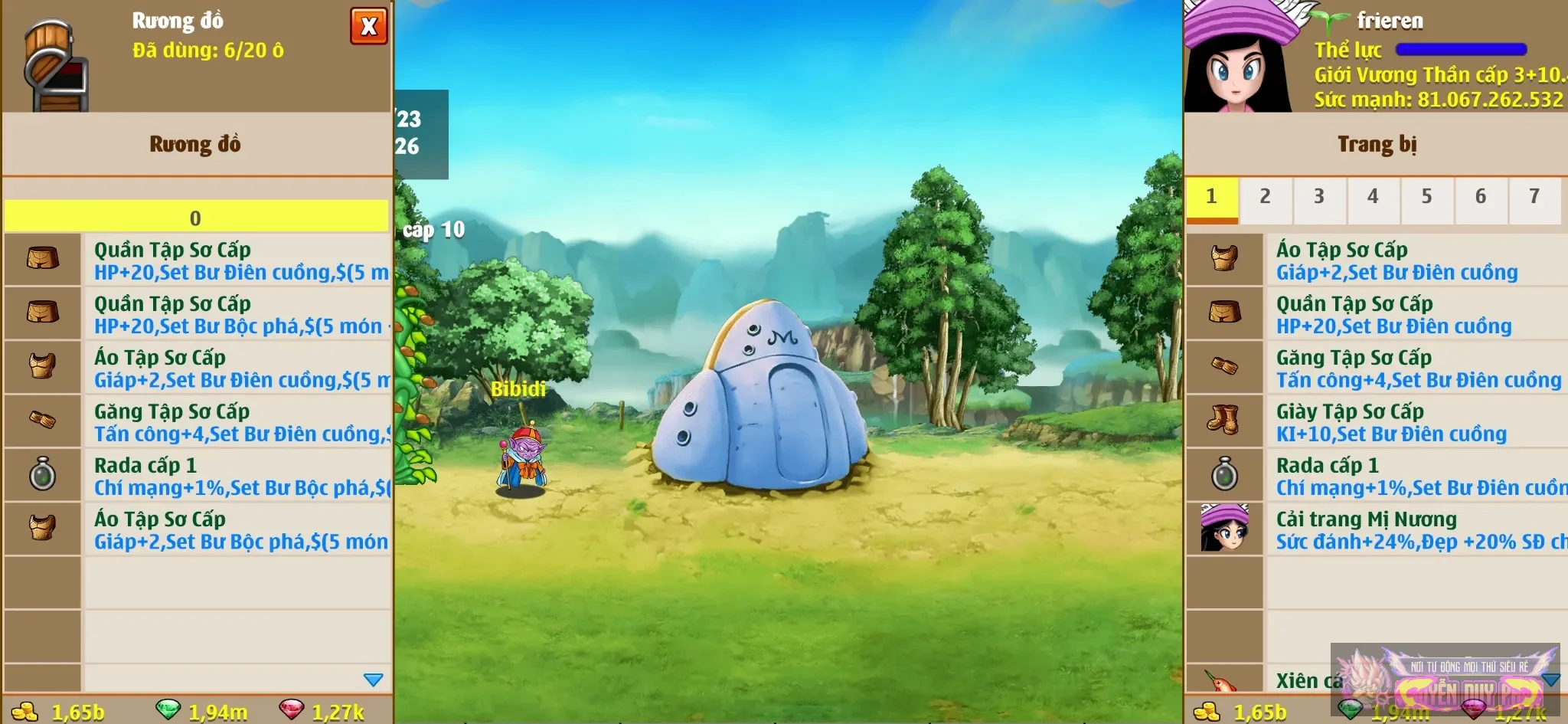Open the Trang bị equipment header
Viewport: 1568px width, 724px height.
[x=1376, y=145]
